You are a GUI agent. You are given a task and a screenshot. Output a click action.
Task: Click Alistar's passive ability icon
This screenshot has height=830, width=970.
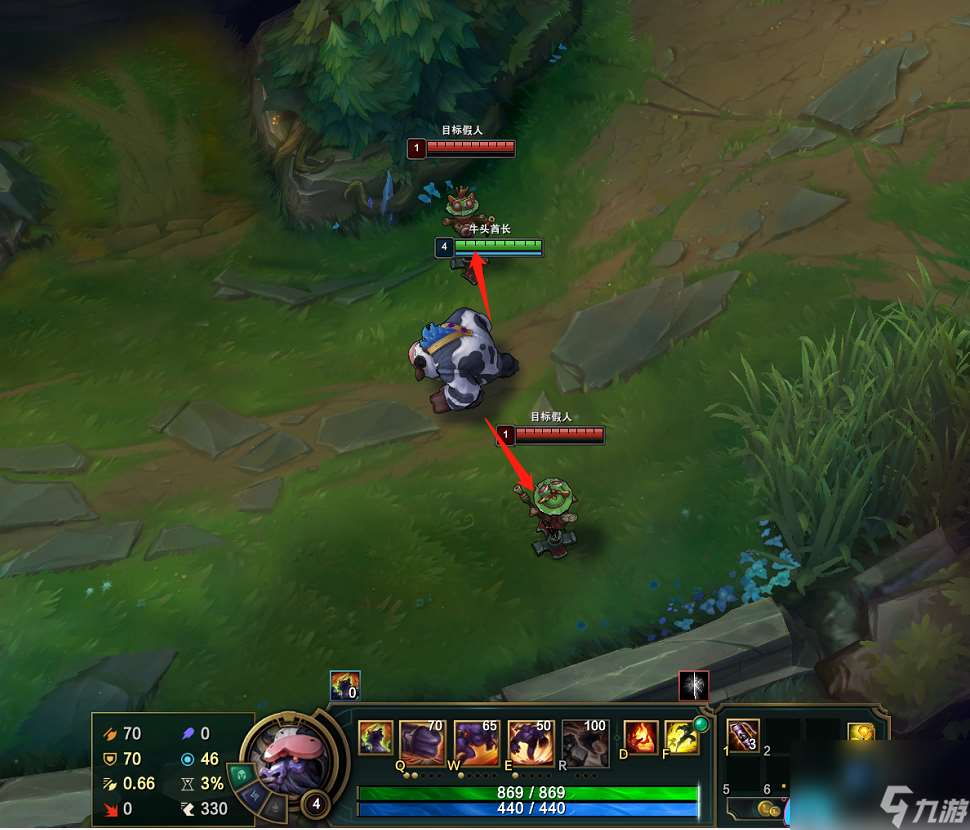pyautogui.click(x=376, y=738)
